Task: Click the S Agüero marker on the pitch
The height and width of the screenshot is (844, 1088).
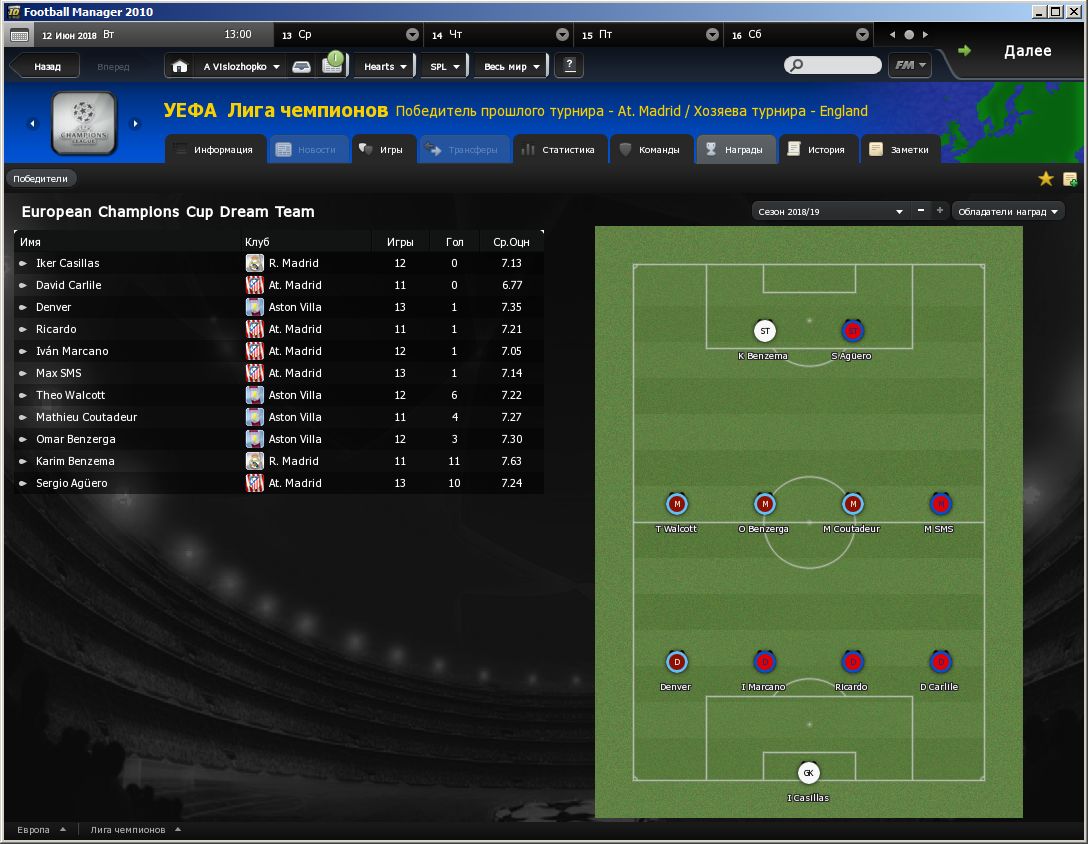Action: click(x=852, y=332)
